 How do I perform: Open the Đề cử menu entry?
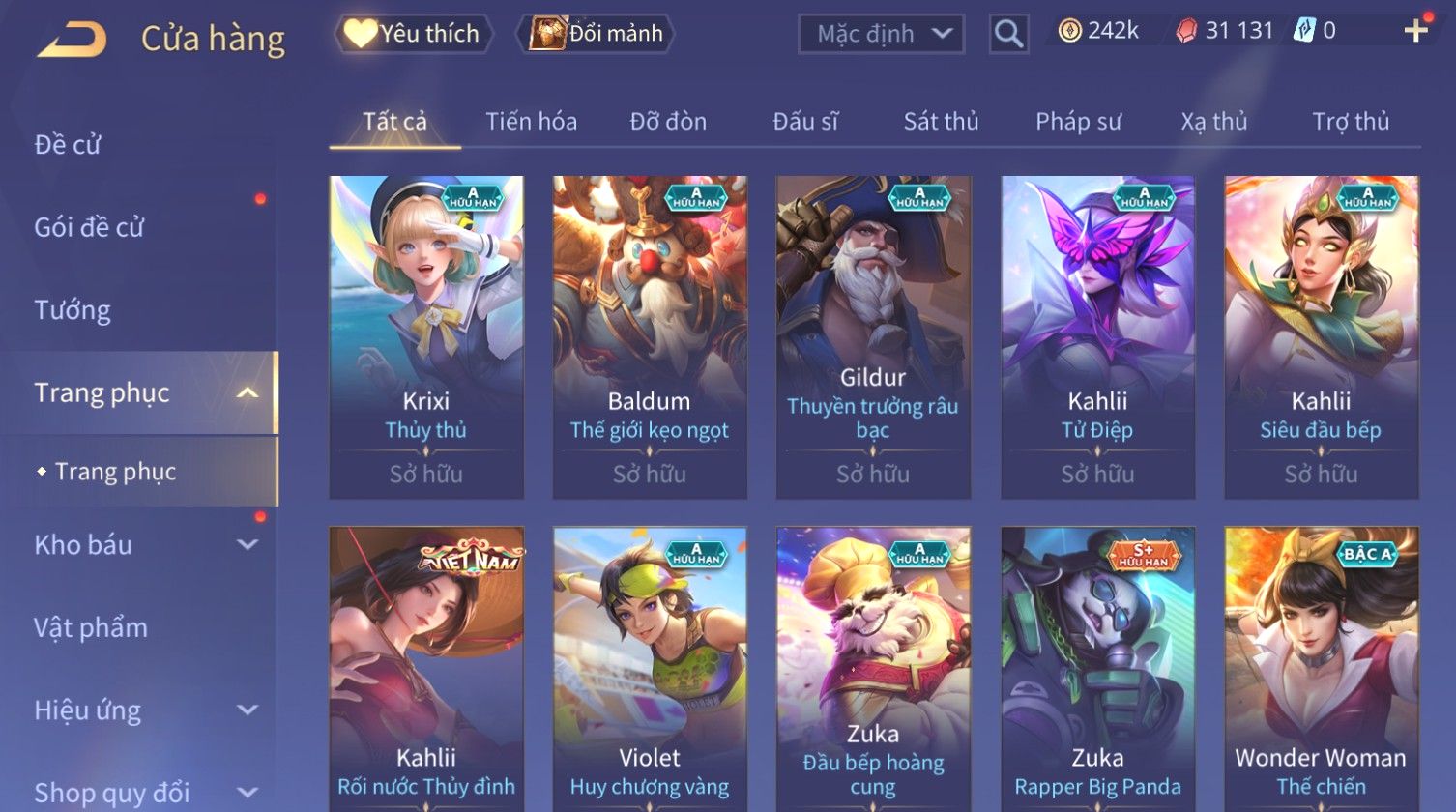tap(68, 145)
